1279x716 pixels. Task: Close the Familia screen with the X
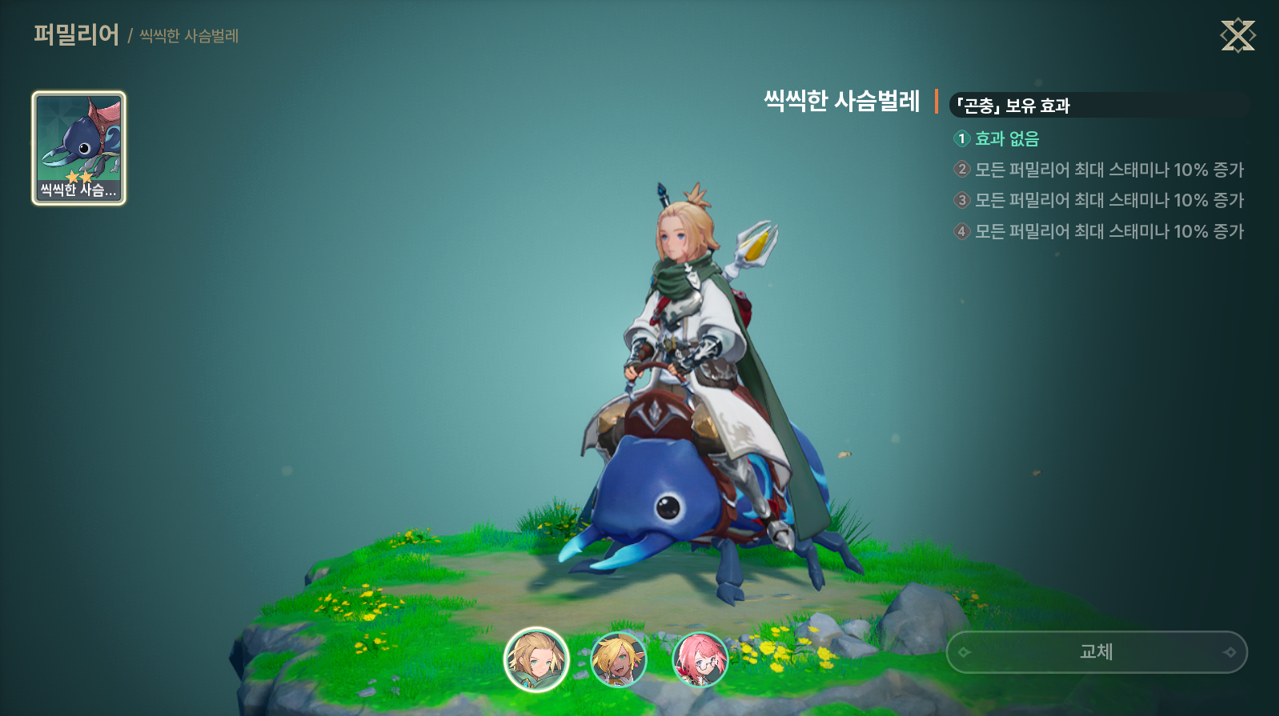1237,36
